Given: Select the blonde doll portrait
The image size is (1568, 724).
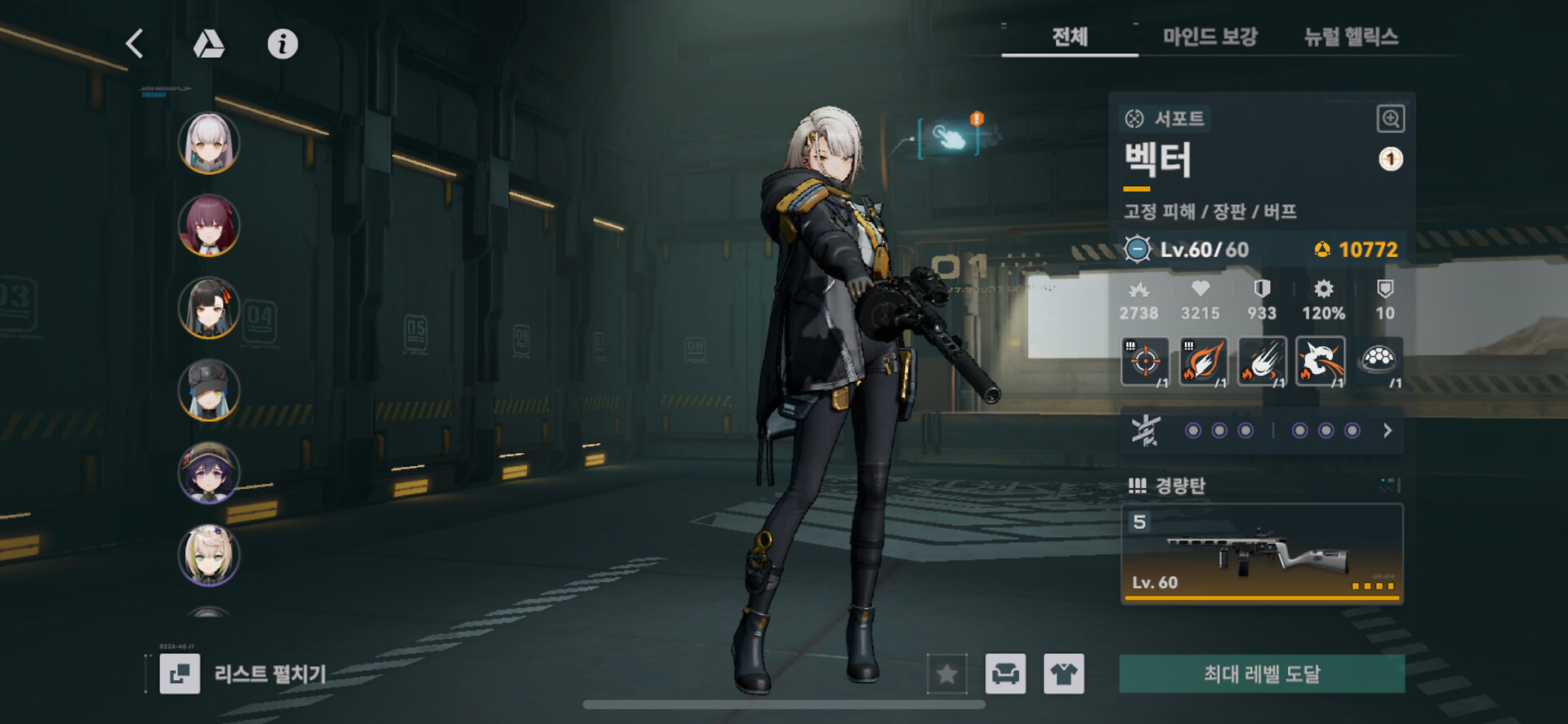Looking at the screenshot, I should (209, 555).
